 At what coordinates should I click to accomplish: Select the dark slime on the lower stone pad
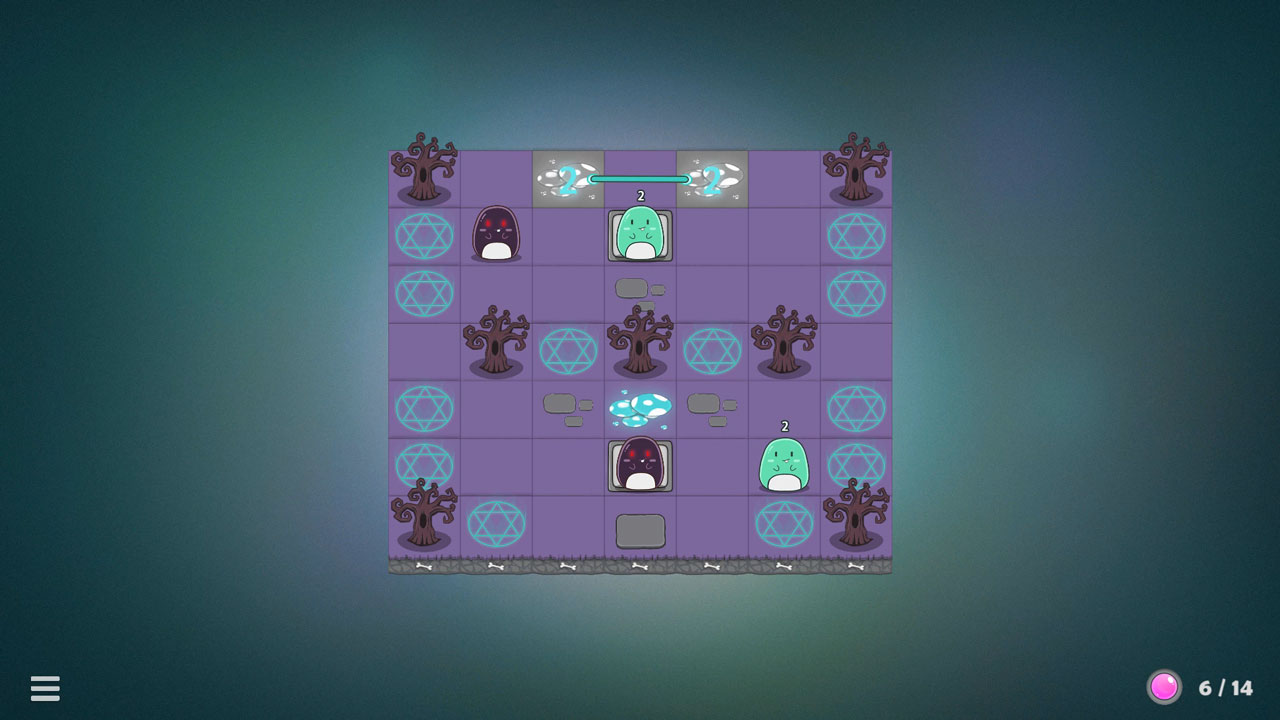click(640, 463)
